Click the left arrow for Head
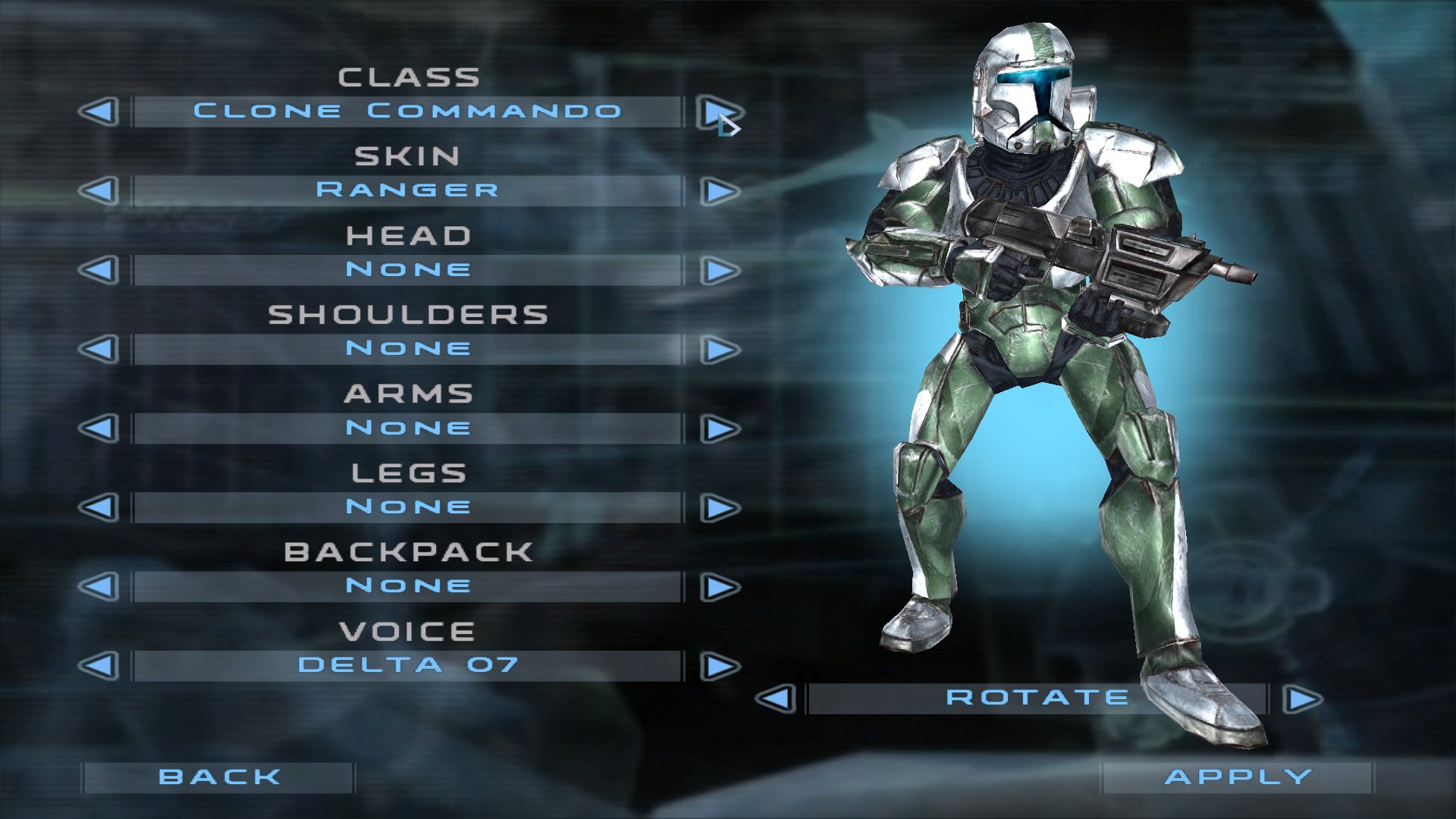Screen dimensions: 1456x819 point(98,269)
